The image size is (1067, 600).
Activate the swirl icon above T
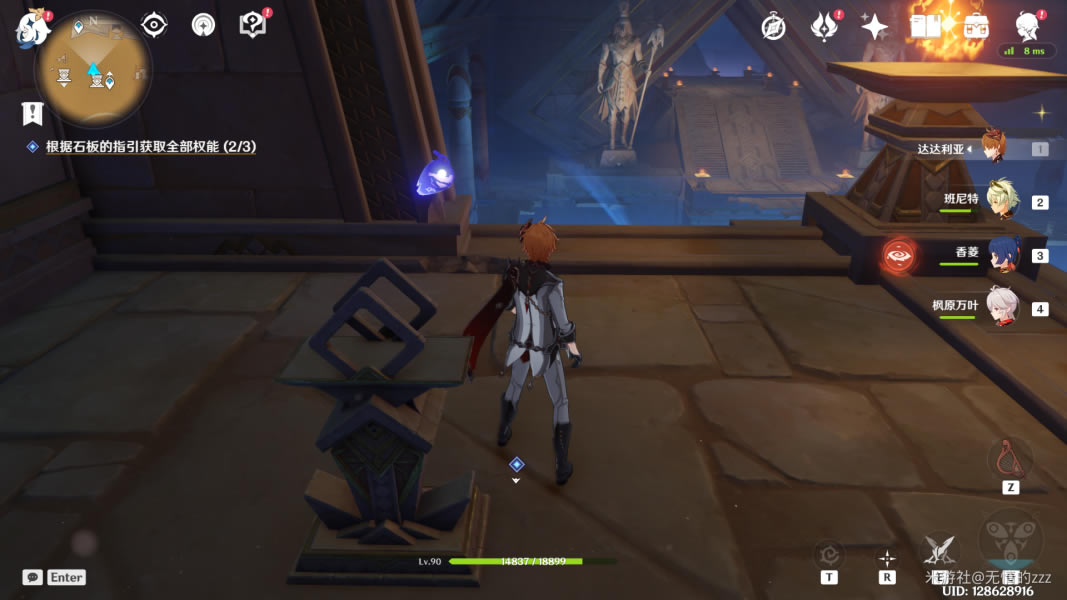[x=829, y=555]
